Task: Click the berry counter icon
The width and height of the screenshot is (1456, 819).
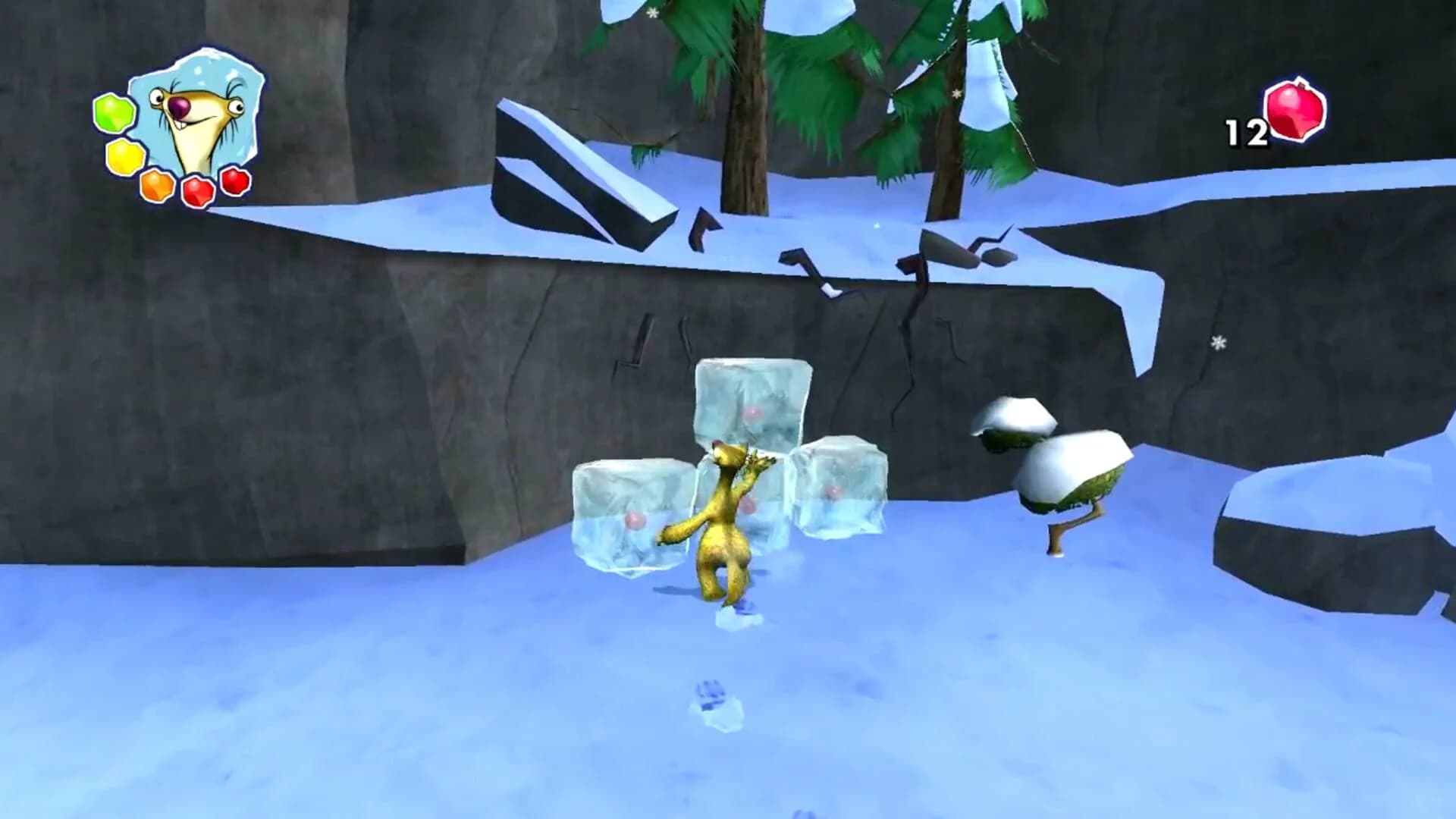Action: pos(1294,111)
